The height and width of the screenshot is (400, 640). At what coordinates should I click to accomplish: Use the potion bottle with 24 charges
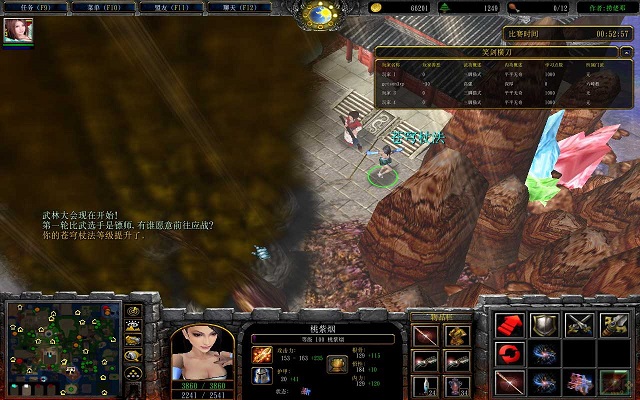click(x=426, y=385)
